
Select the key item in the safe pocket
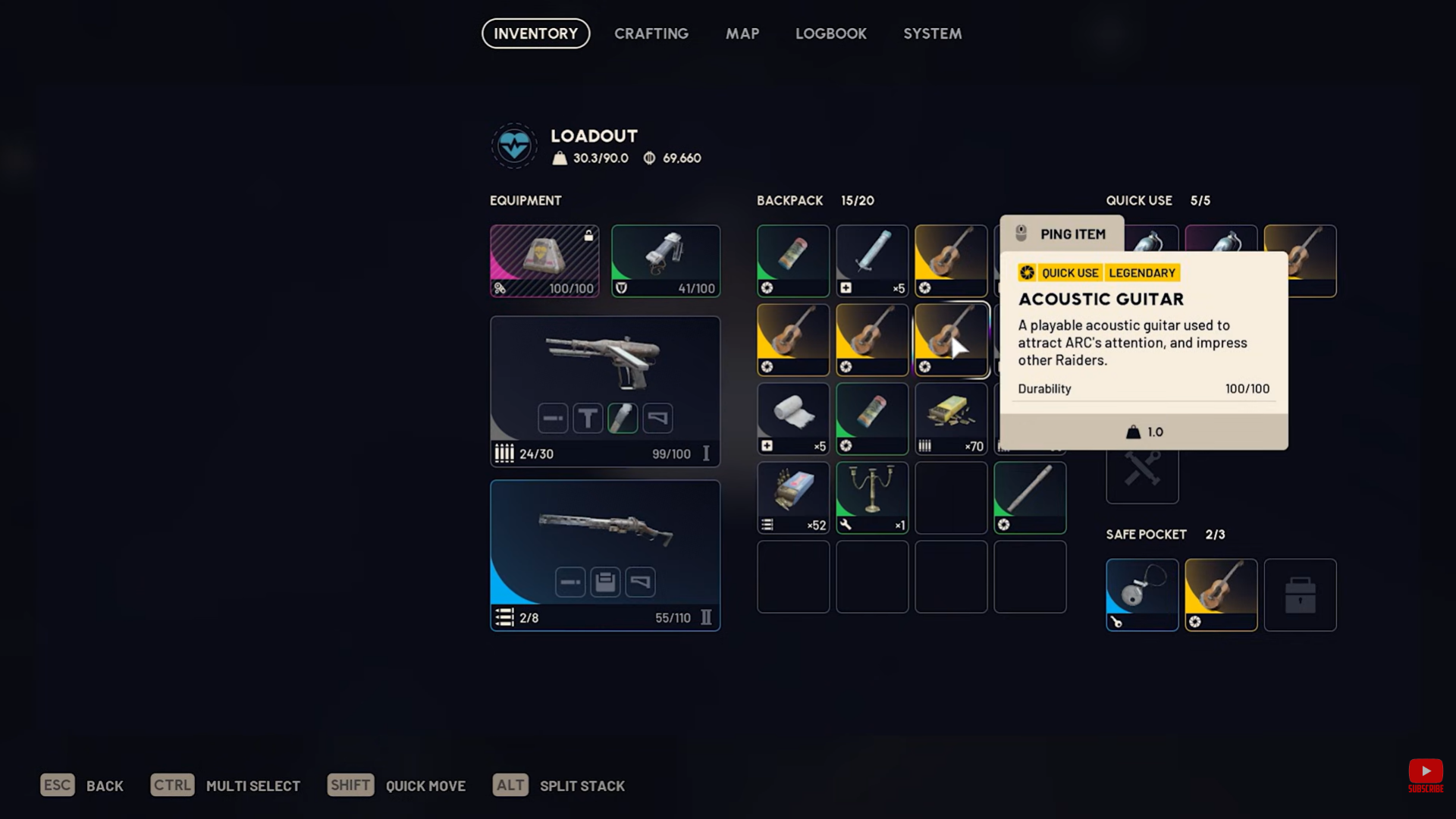(x=1142, y=595)
